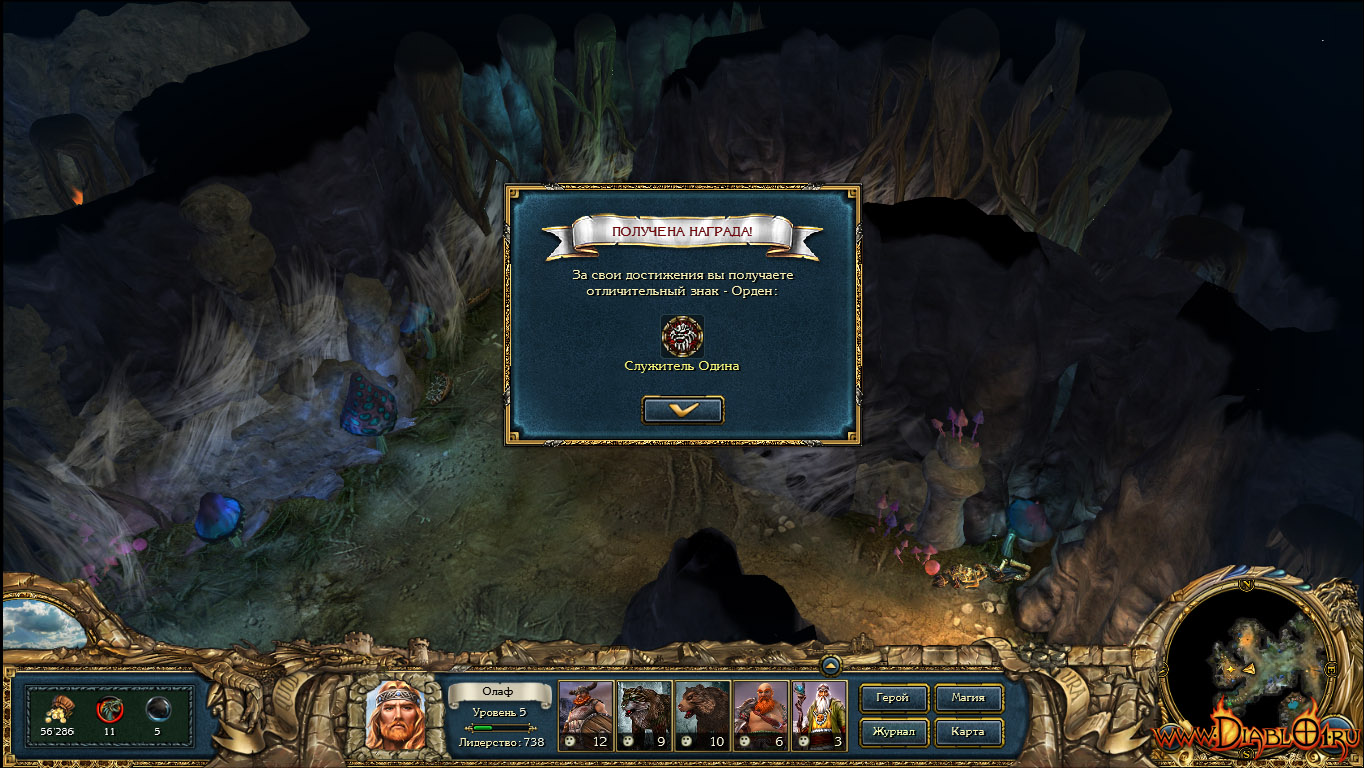The image size is (1364, 768).
Task: Select the horned-helmet viking troop slot
Action: (585, 715)
